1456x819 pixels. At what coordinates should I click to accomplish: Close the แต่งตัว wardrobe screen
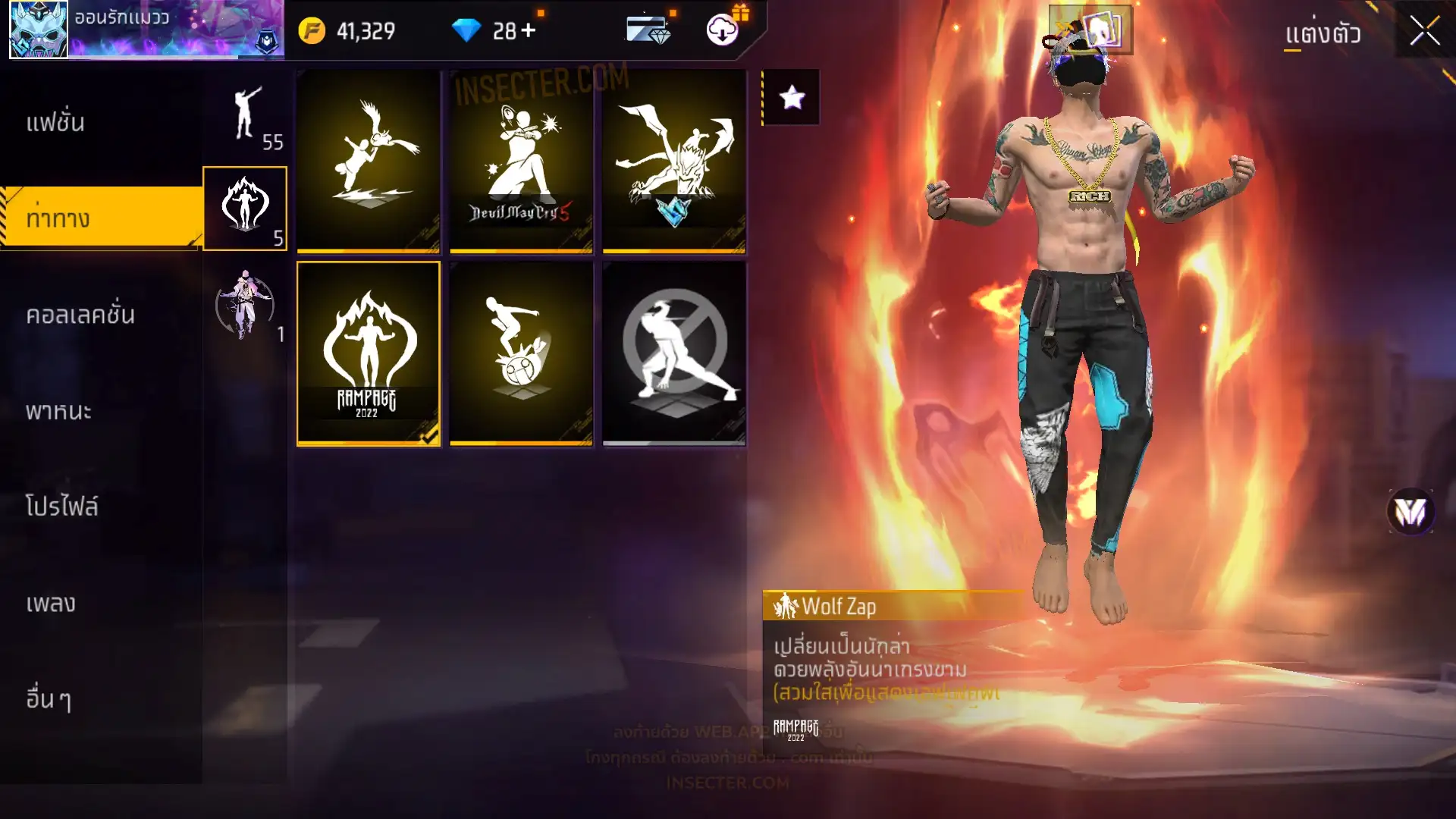[x=1424, y=32]
